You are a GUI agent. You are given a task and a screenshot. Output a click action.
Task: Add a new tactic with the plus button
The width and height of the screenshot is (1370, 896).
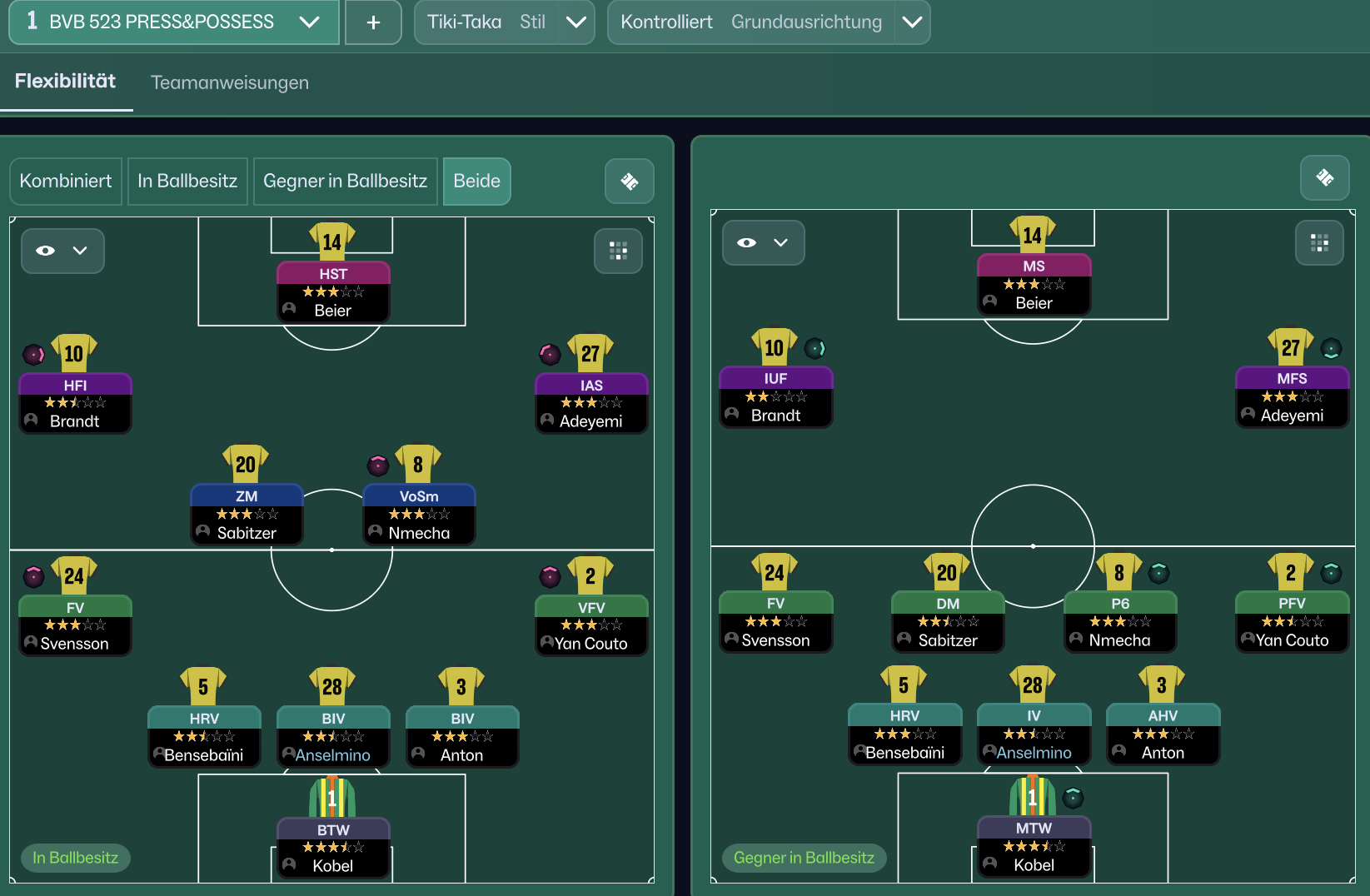click(x=373, y=22)
